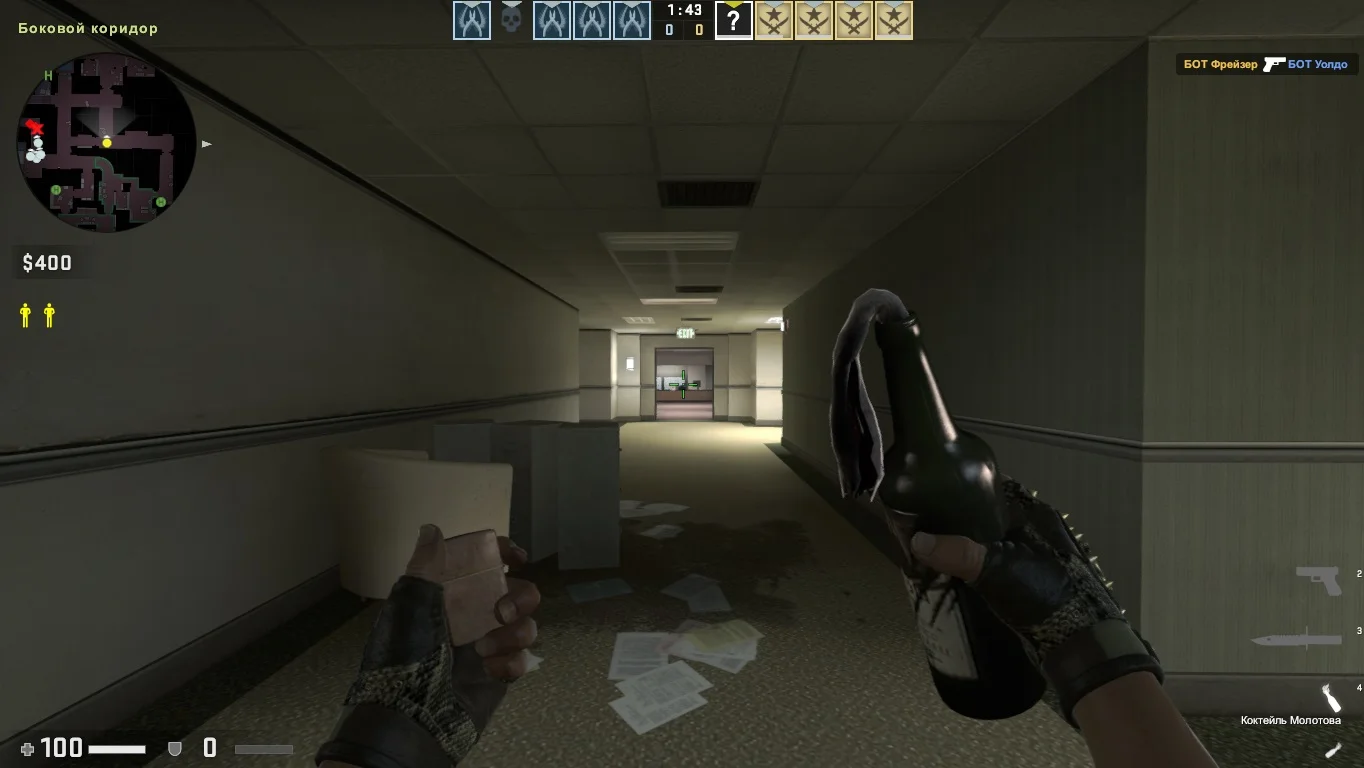Click the dead player skull icon
1364x768 pixels.
point(511,19)
